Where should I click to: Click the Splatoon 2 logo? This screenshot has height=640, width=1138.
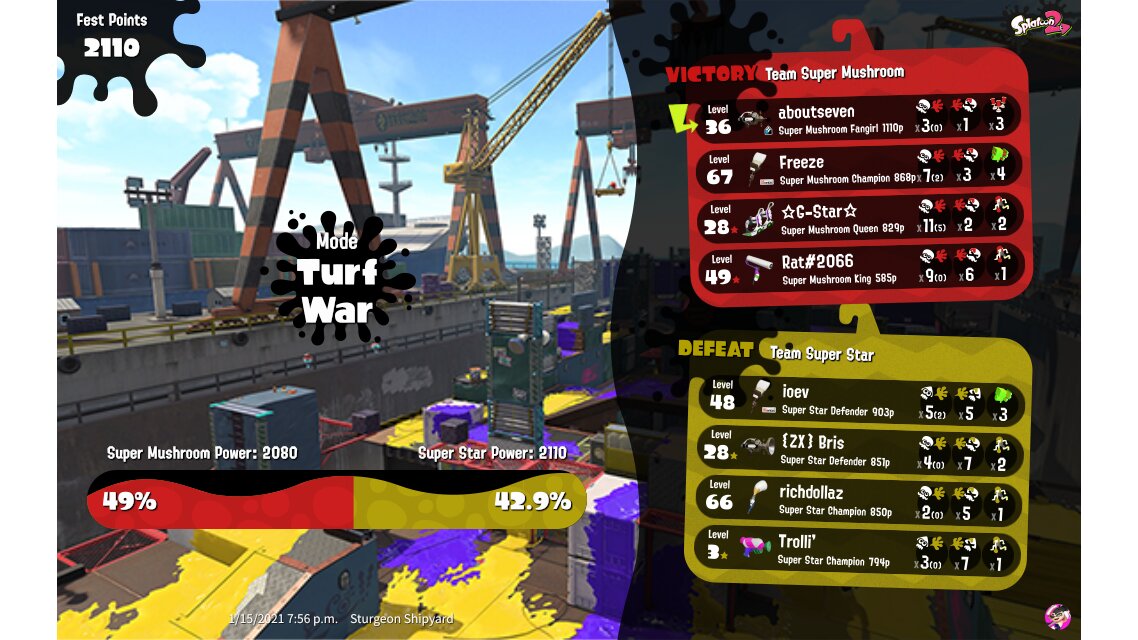pyautogui.click(x=1041, y=22)
